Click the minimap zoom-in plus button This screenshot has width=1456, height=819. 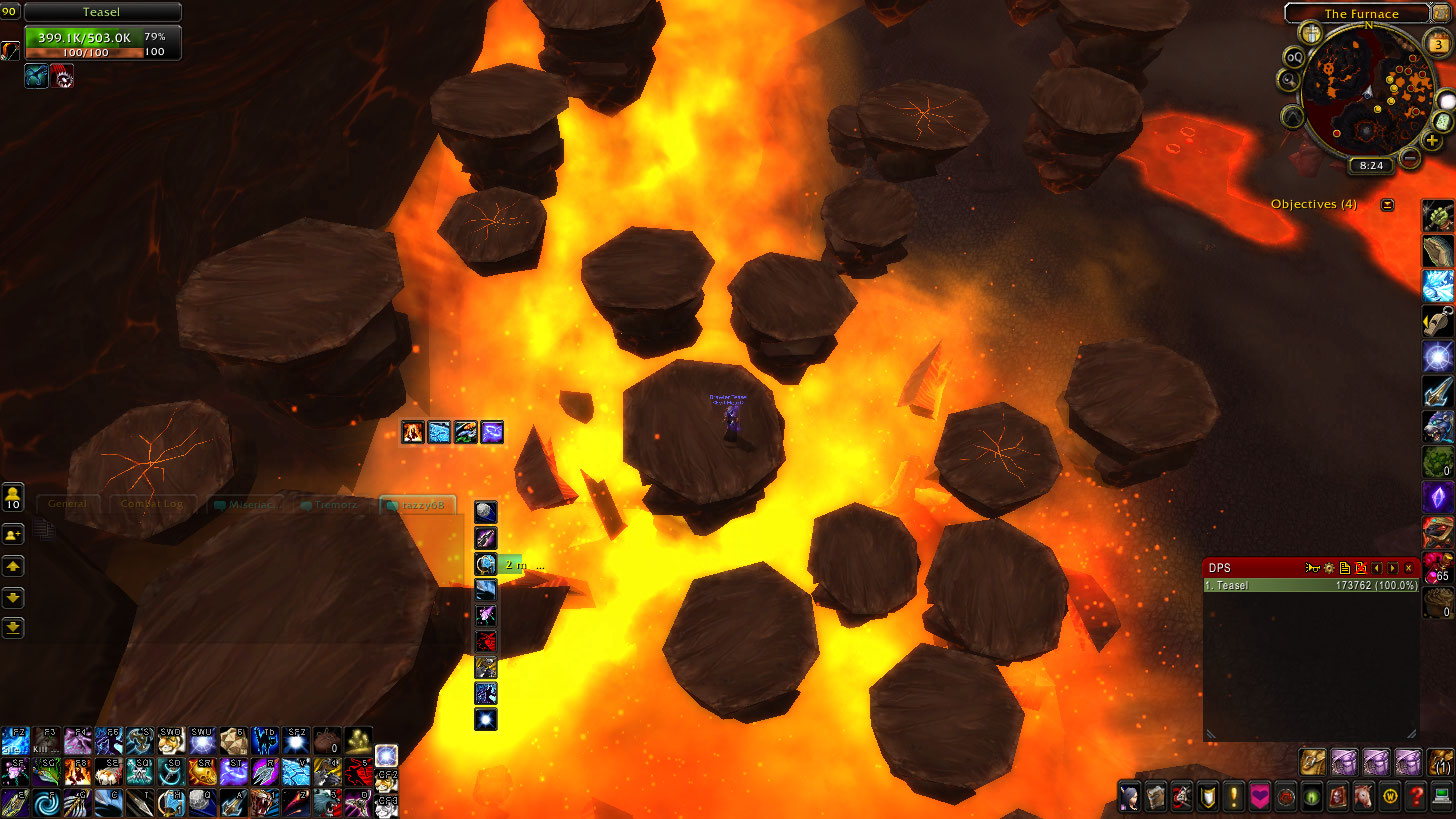pos(1433,141)
